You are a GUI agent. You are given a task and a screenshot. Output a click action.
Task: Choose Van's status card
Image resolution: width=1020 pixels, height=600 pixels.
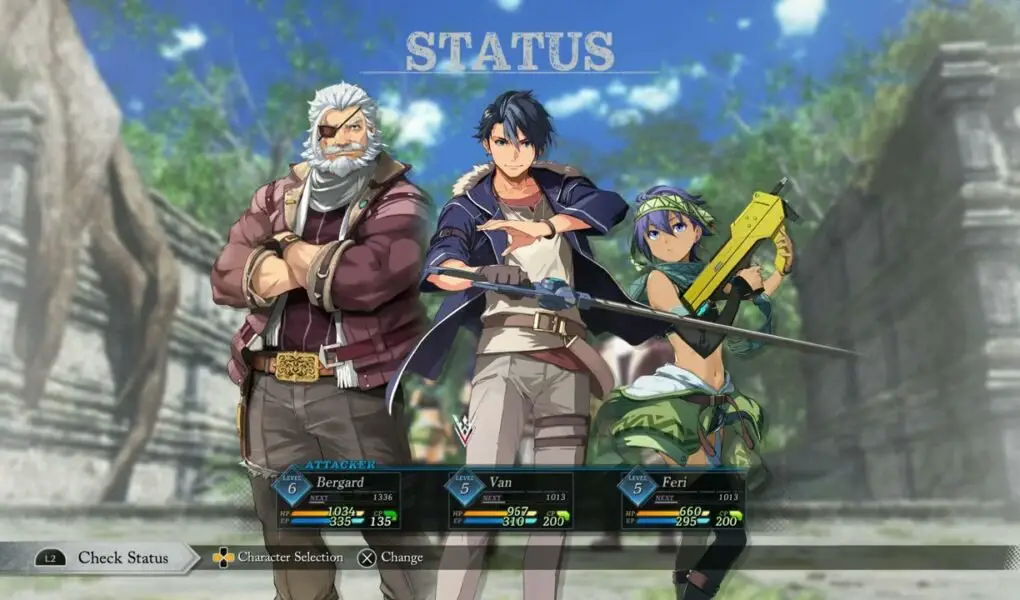click(x=510, y=498)
